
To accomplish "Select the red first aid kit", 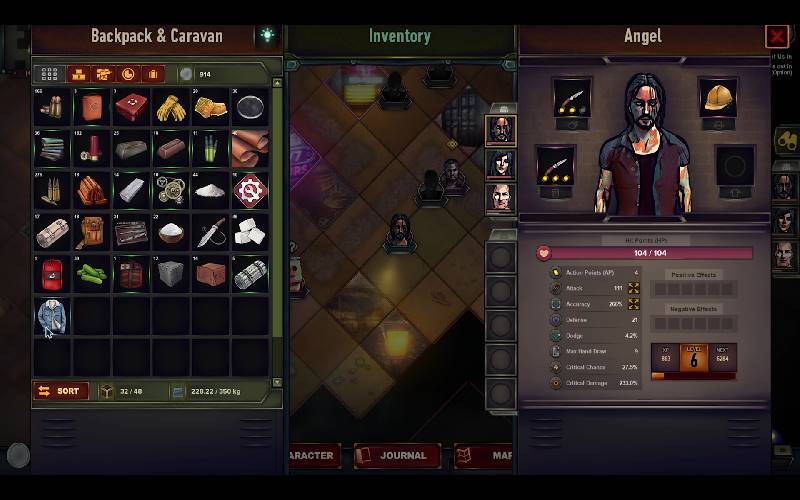I will tap(132, 107).
